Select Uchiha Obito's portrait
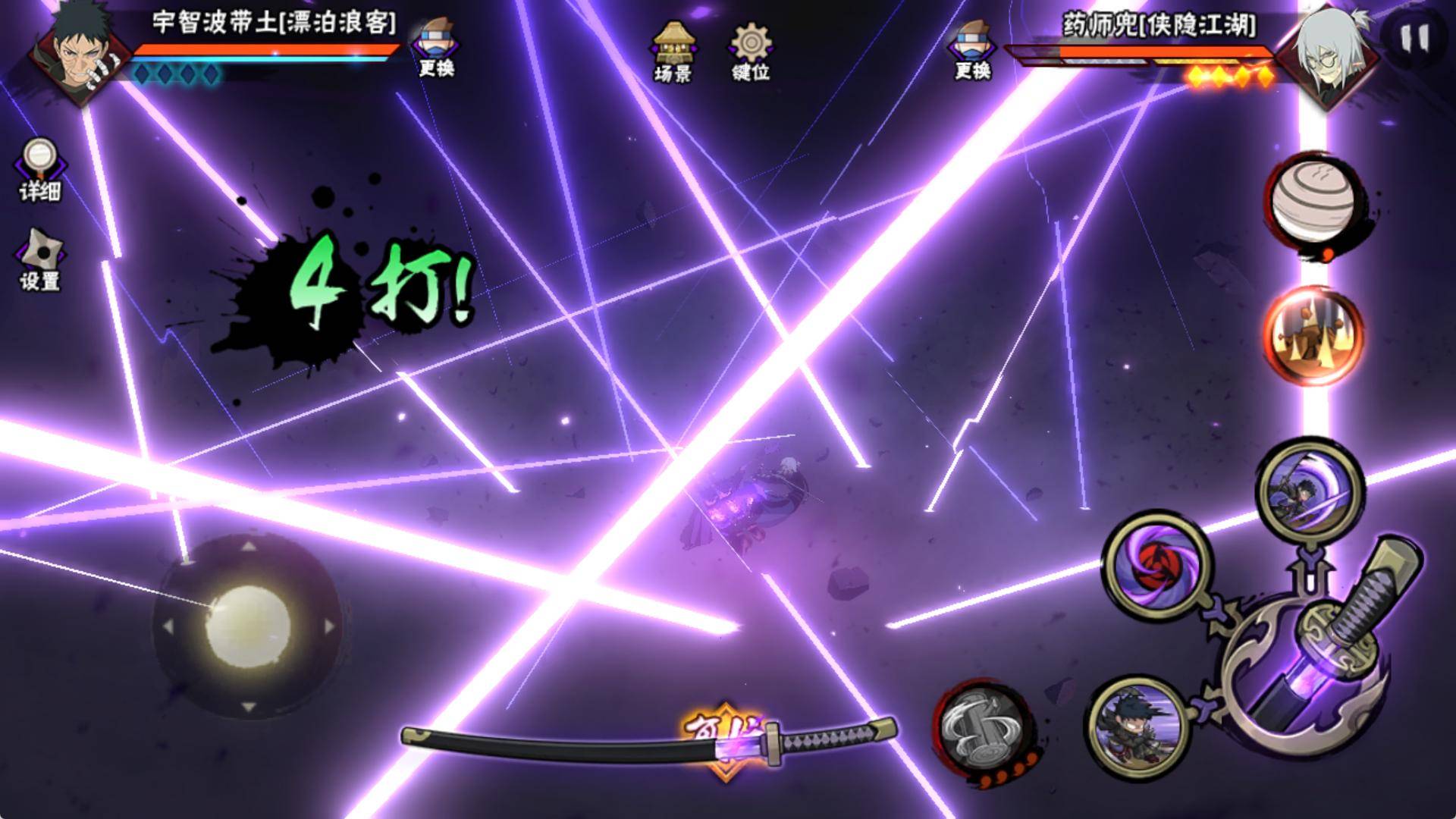1456x819 pixels. pos(80,52)
